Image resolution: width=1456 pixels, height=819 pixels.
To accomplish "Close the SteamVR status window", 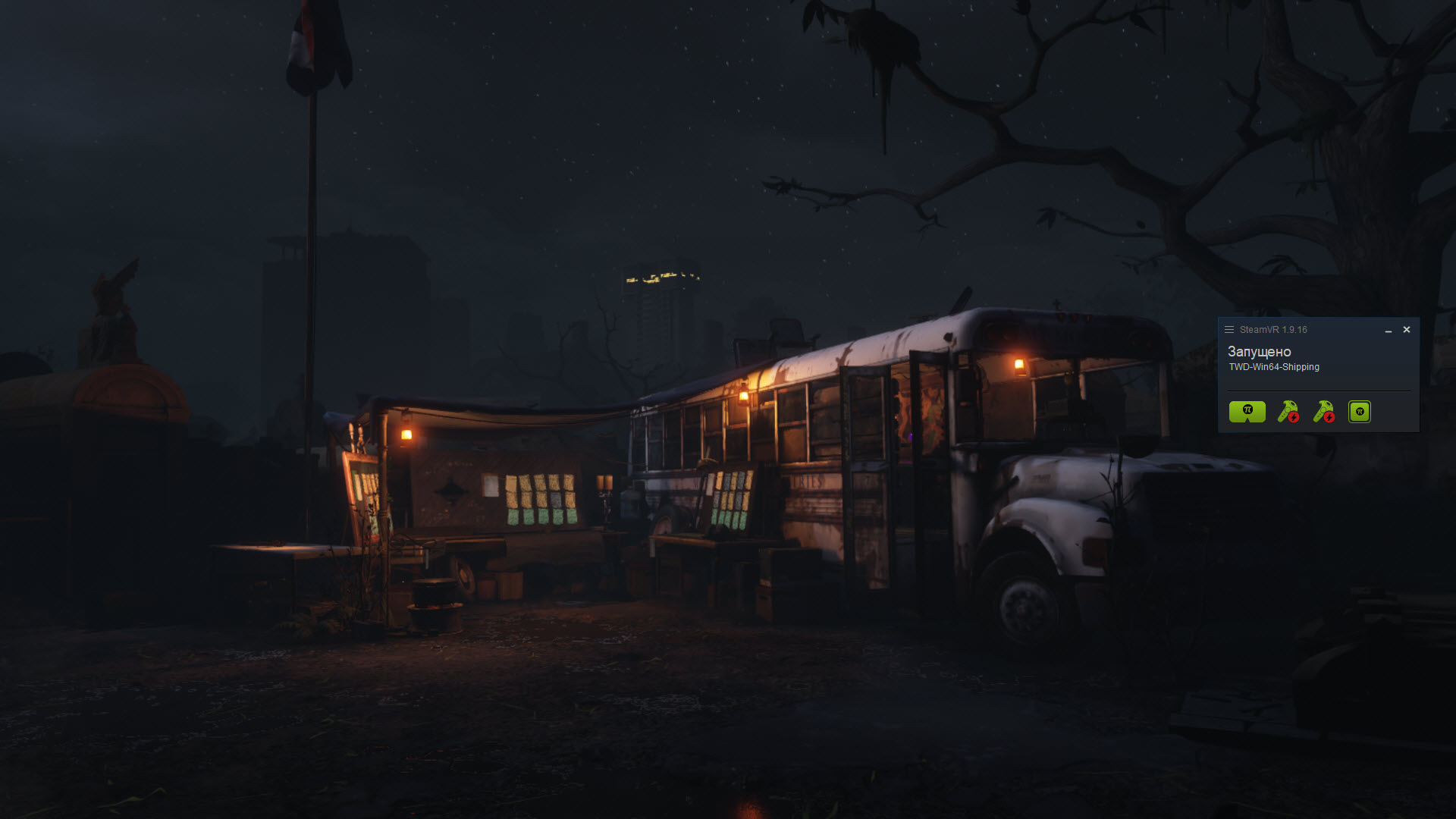I will [x=1407, y=330].
